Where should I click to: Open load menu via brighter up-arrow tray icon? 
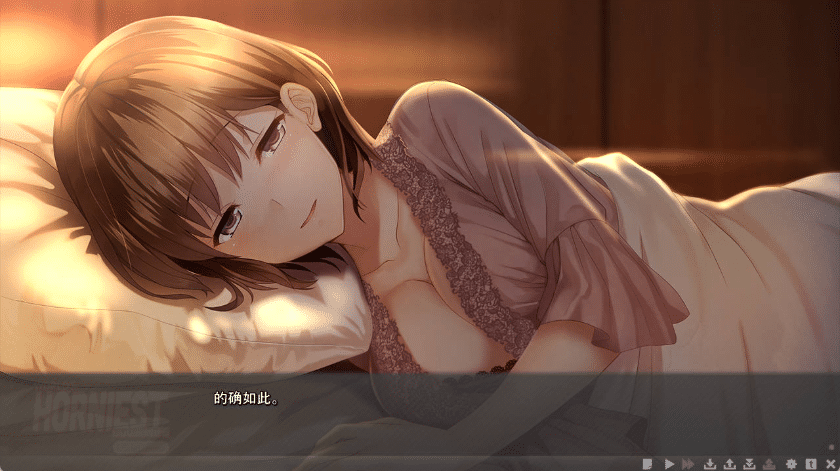click(x=730, y=463)
